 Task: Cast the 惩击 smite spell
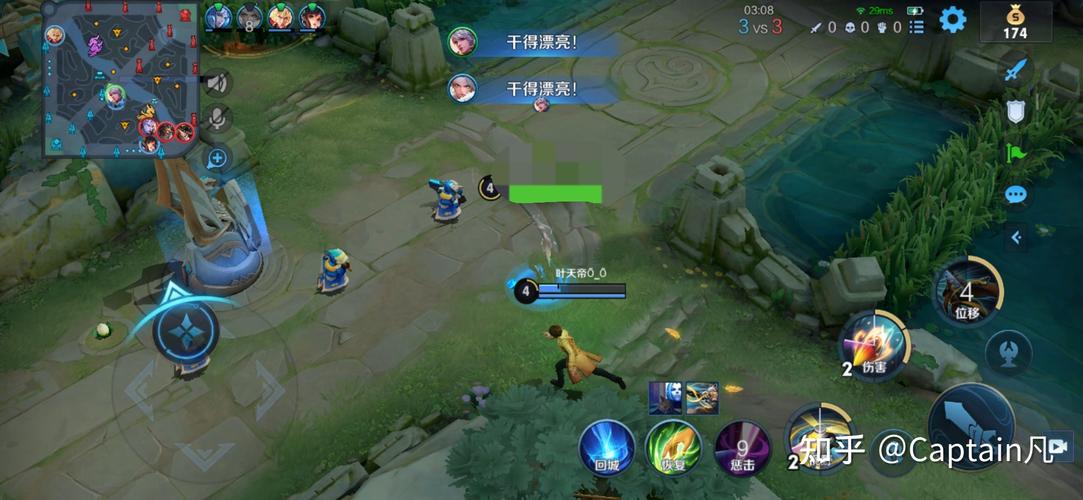(742, 447)
